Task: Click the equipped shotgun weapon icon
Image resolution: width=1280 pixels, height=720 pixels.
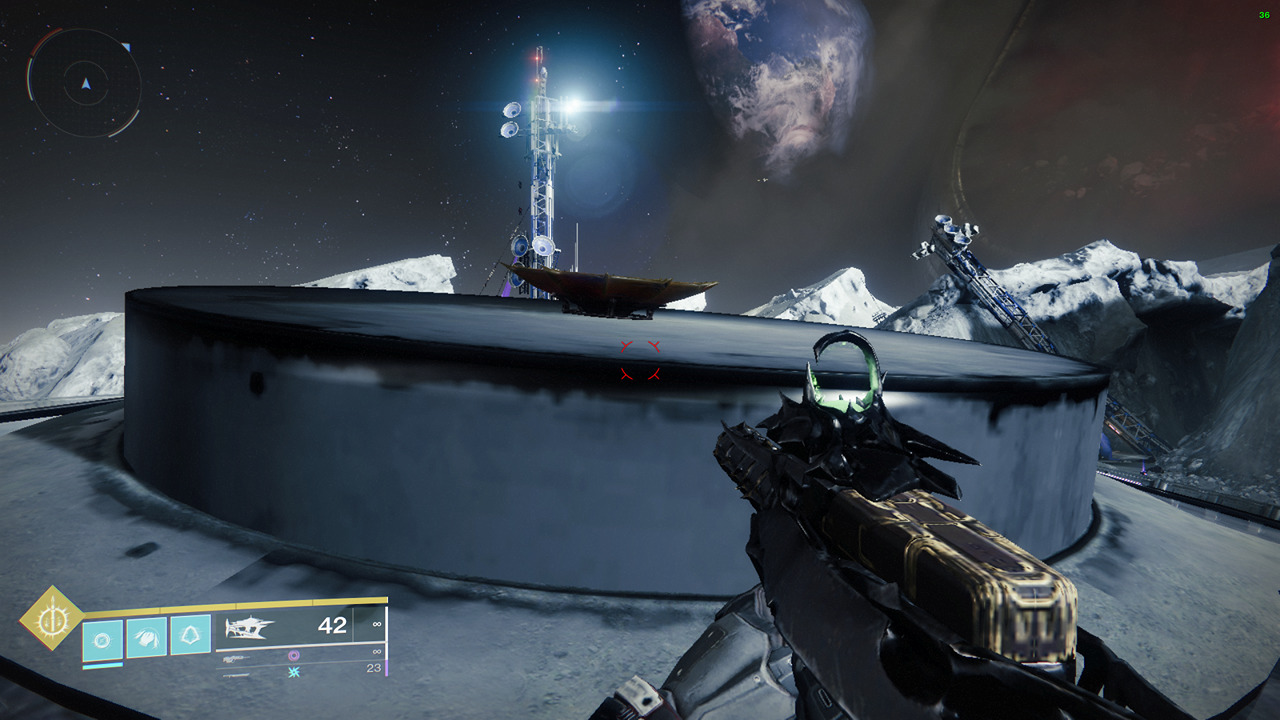Action: point(250,627)
